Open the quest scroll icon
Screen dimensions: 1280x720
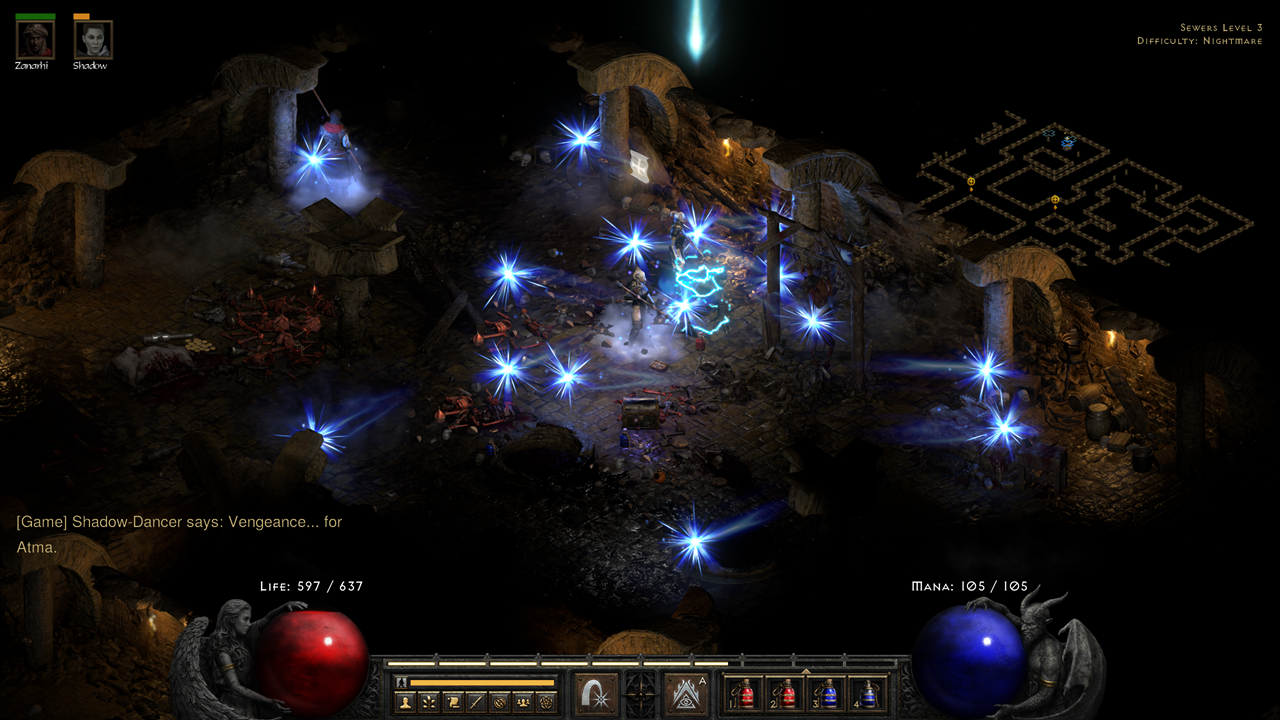pyautogui.click(x=452, y=702)
